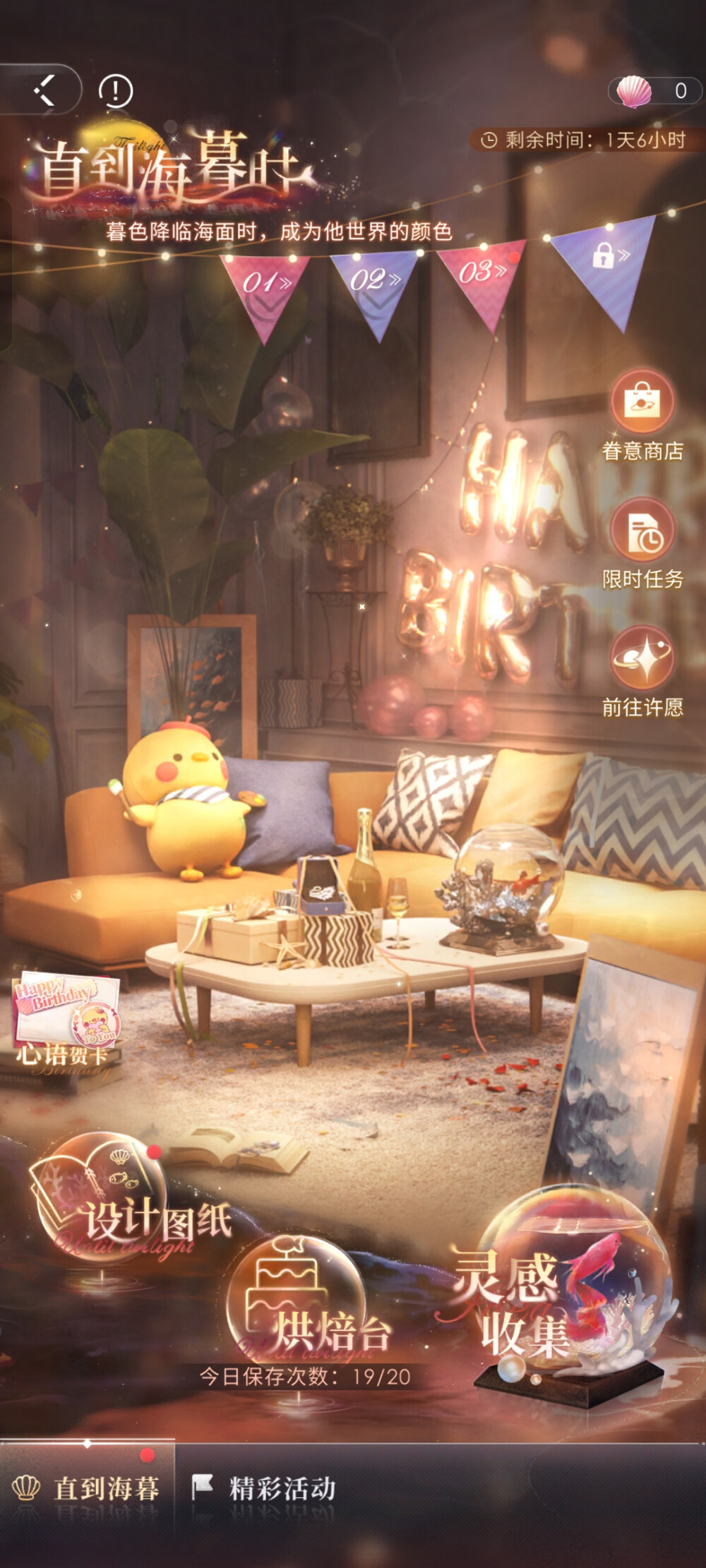Select the 01 pennant flag

[265, 289]
